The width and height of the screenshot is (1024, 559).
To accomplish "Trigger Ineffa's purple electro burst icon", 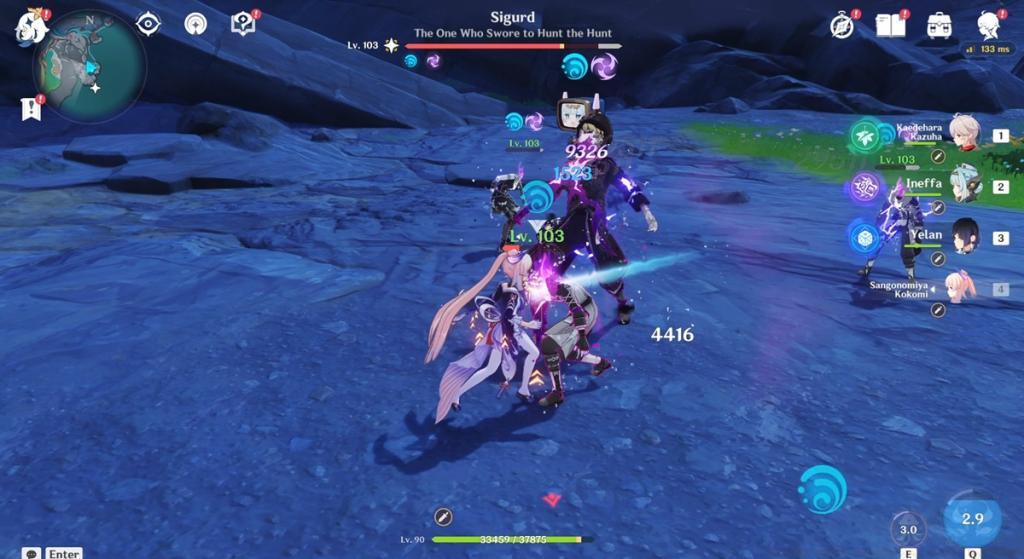I will coord(865,187).
